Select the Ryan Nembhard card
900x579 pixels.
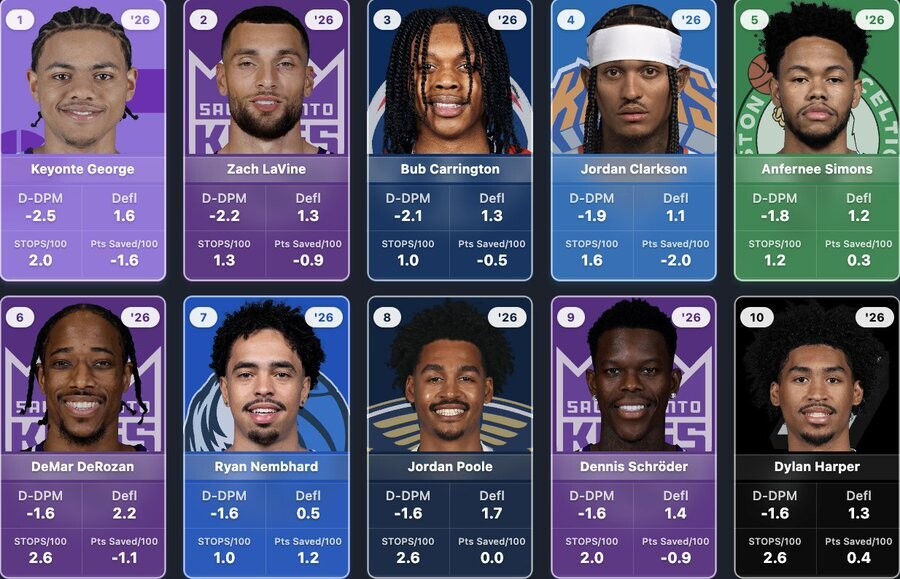[x=266, y=437]
